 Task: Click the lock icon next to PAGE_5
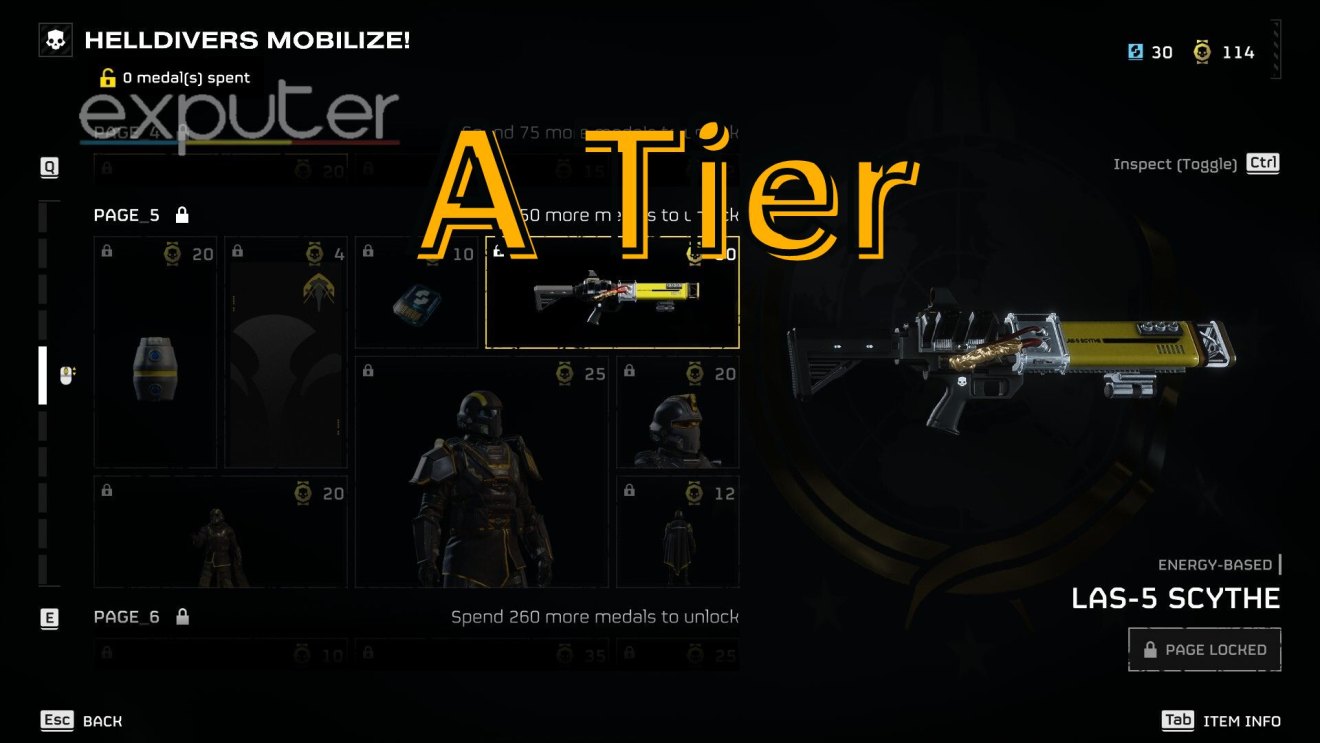click(x=181, y=214)
